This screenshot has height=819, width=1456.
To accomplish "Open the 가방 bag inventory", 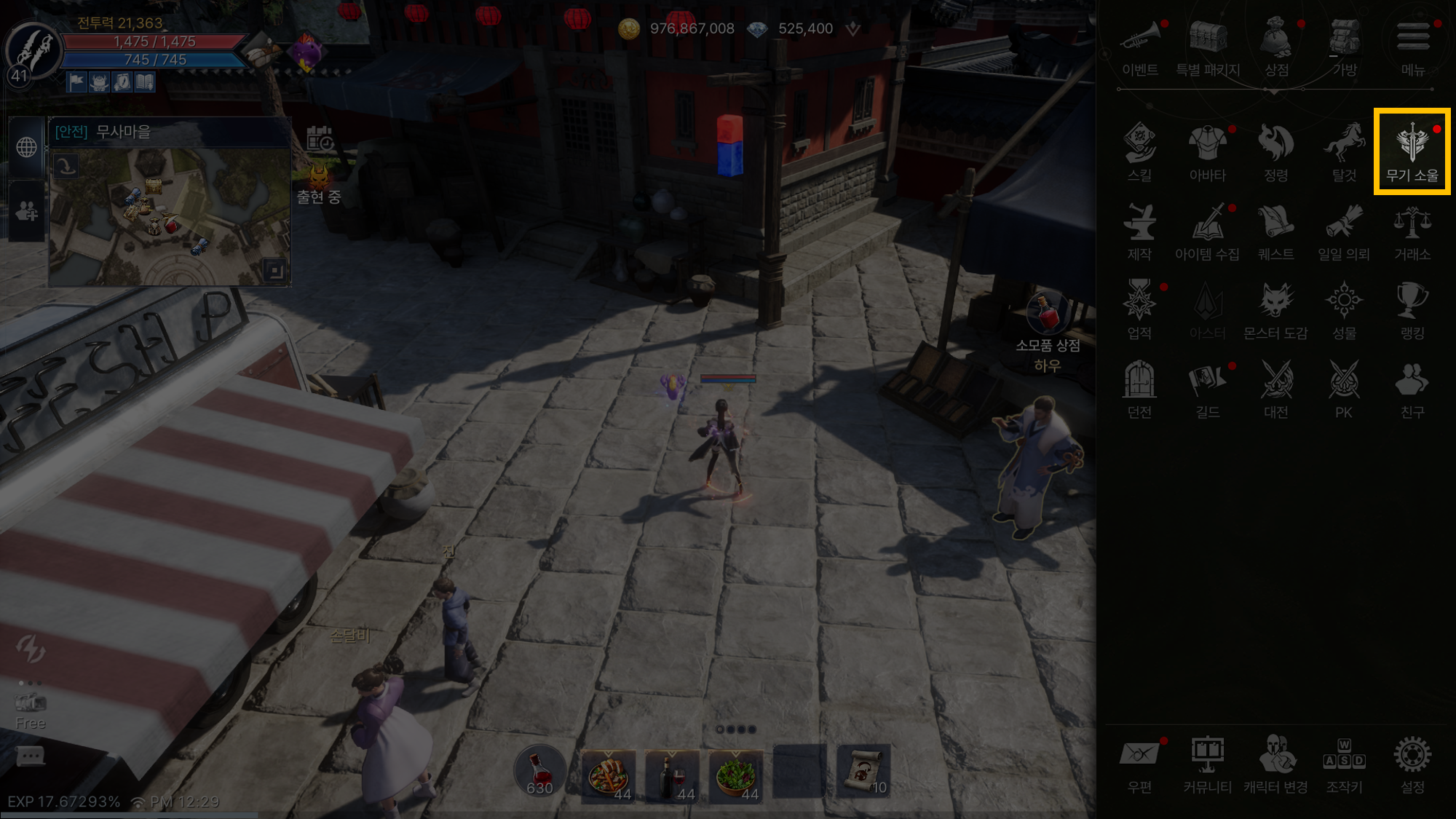I will coord(1345,45).
